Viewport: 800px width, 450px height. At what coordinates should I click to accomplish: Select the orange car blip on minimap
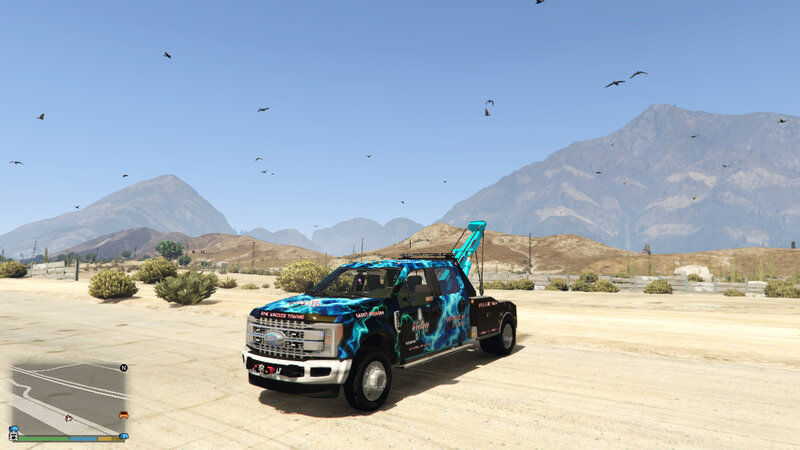point(123,415)
